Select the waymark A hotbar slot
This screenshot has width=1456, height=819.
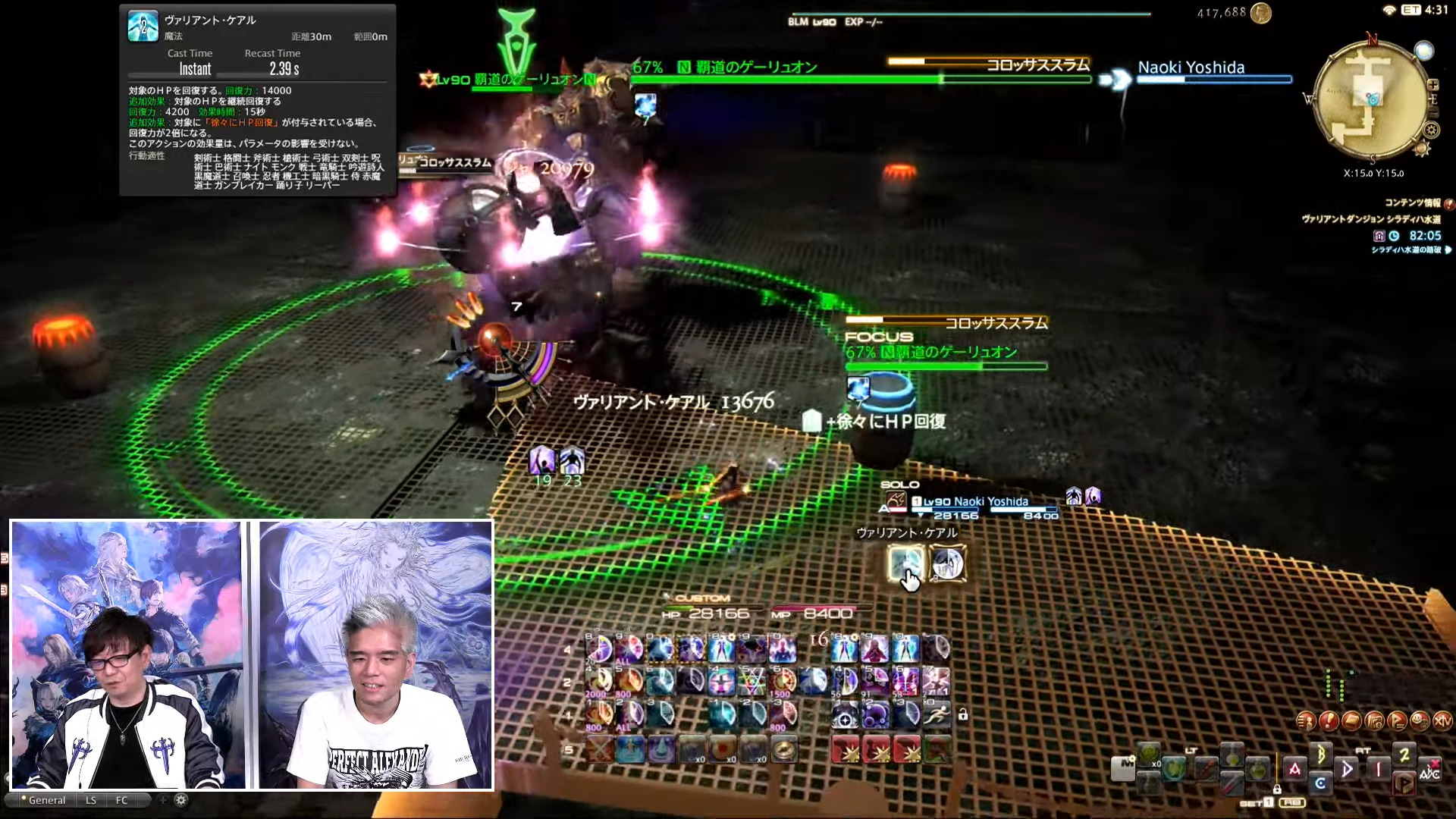click(x=1294, y=769)
